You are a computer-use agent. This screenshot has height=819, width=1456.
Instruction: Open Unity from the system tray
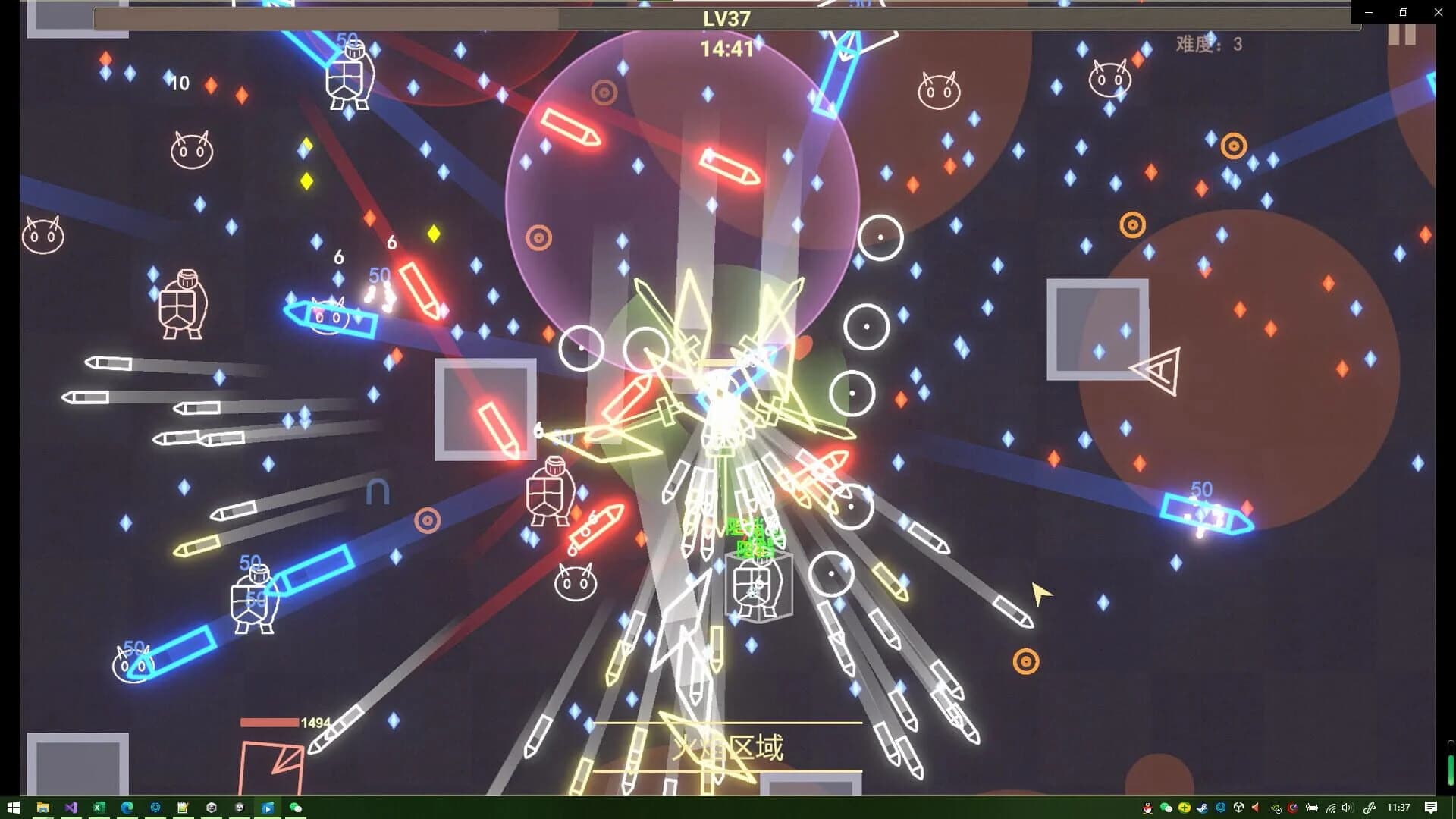pos(1239,808)
